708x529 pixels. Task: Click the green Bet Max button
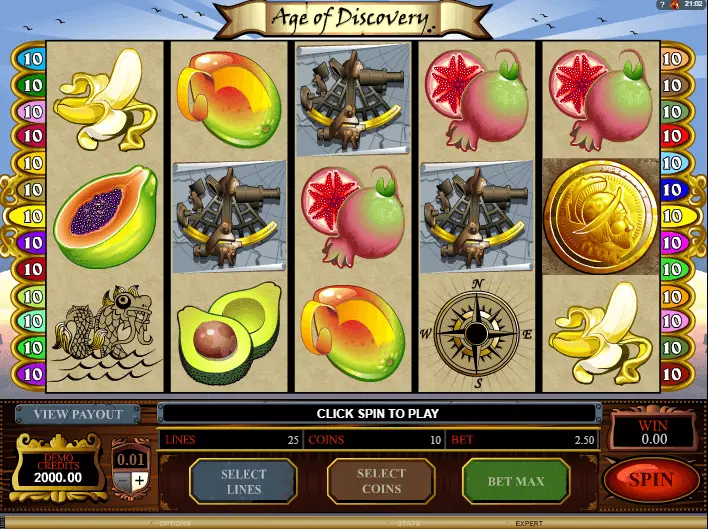(x=515, y=481)
